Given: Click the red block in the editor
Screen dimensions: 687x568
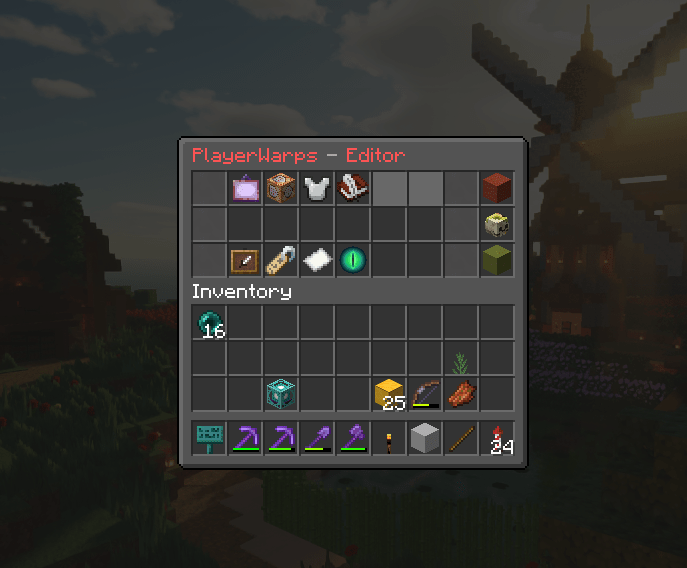Looking at the screenshot, I should [x=497, y=188].
